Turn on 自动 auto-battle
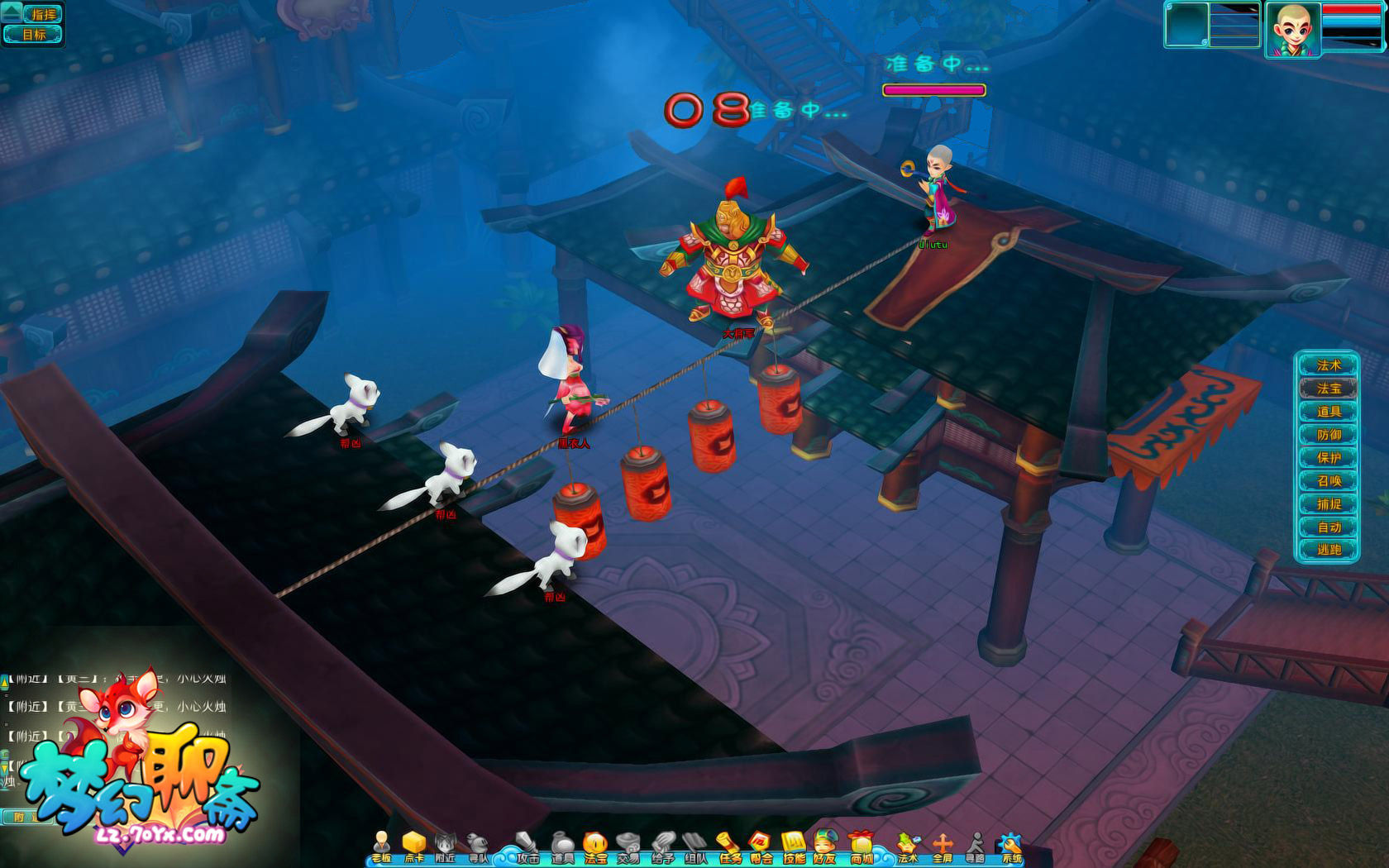The width and height of the screenshot is (1389, 868). (x=1328, y=527)
